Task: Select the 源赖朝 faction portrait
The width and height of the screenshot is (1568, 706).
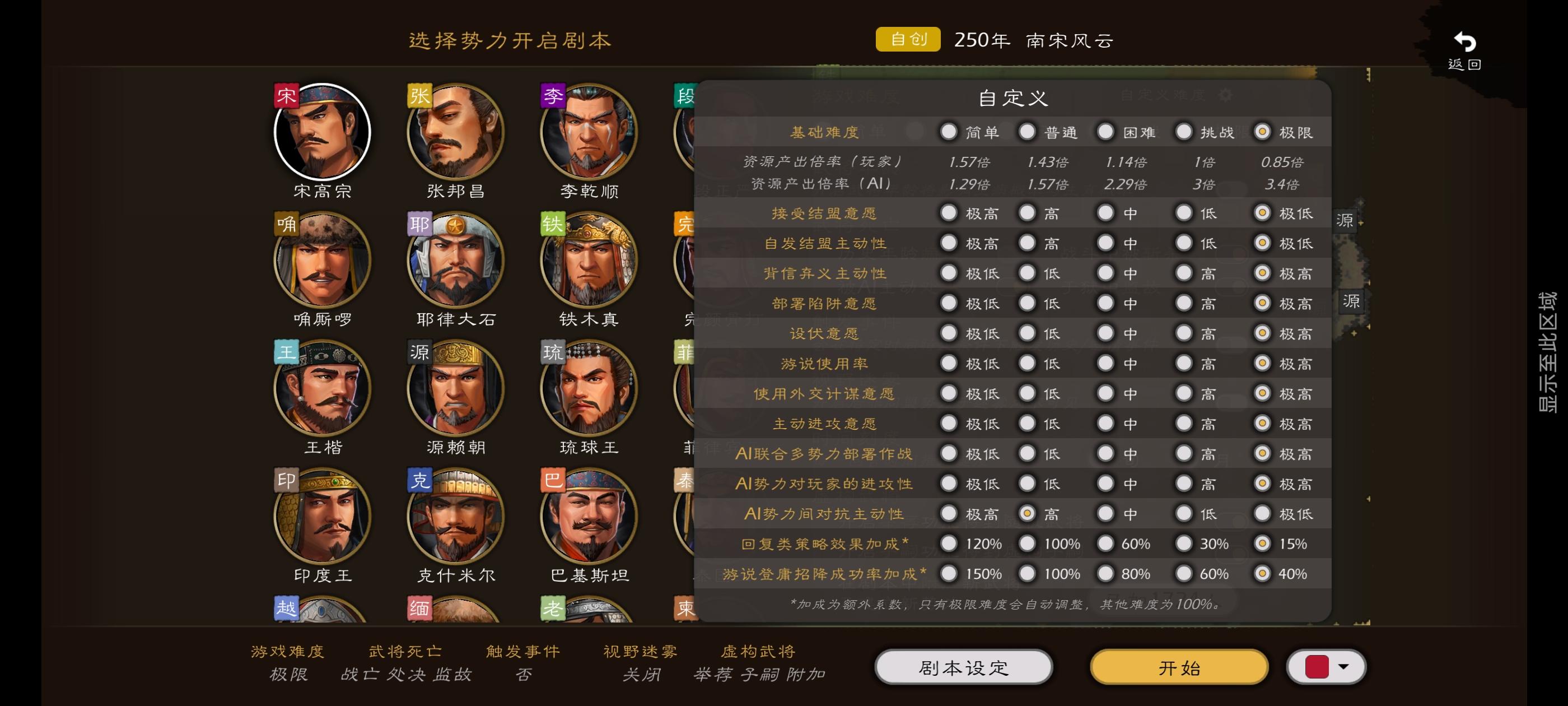Action: [456, 388]
